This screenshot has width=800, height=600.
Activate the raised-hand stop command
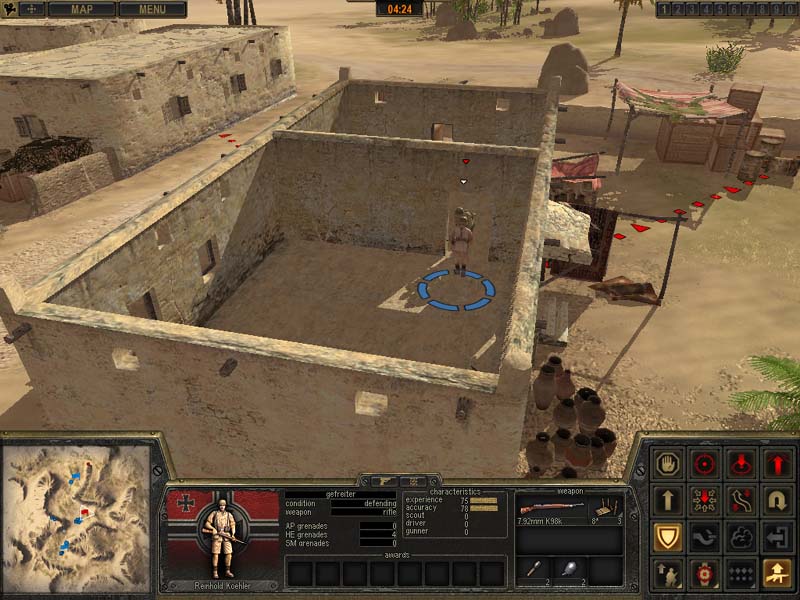[667, 464]
